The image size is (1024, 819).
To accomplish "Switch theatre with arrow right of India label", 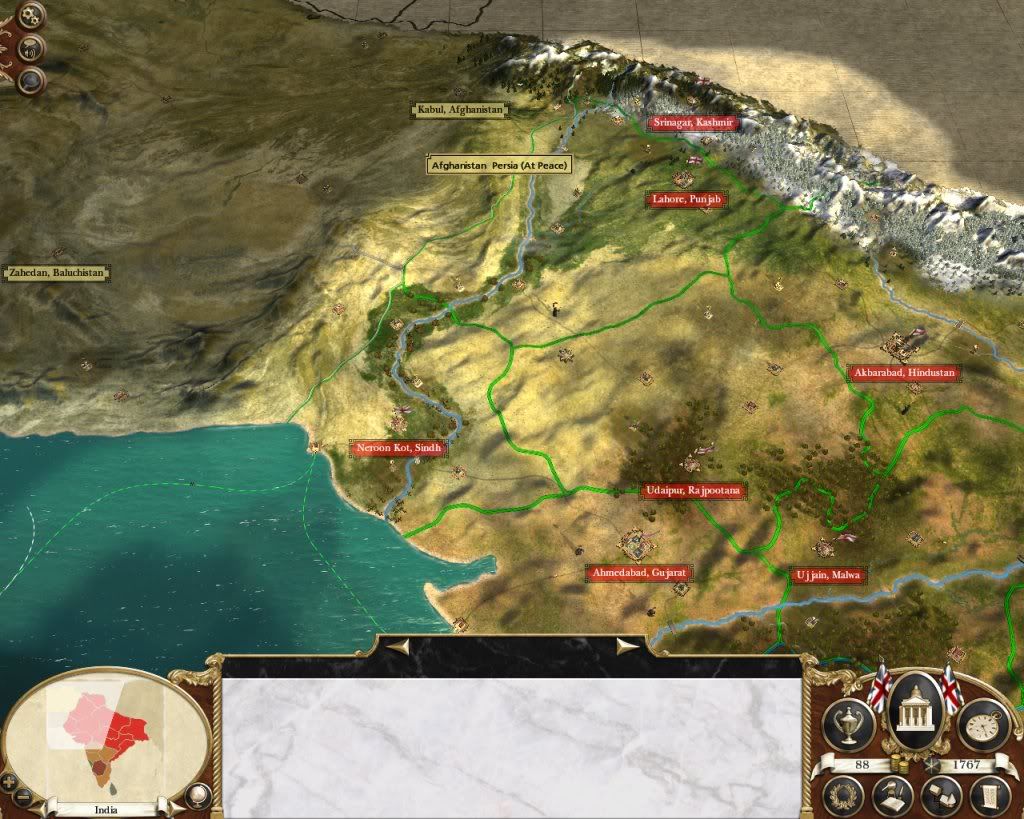I will (x=176, y=808).
